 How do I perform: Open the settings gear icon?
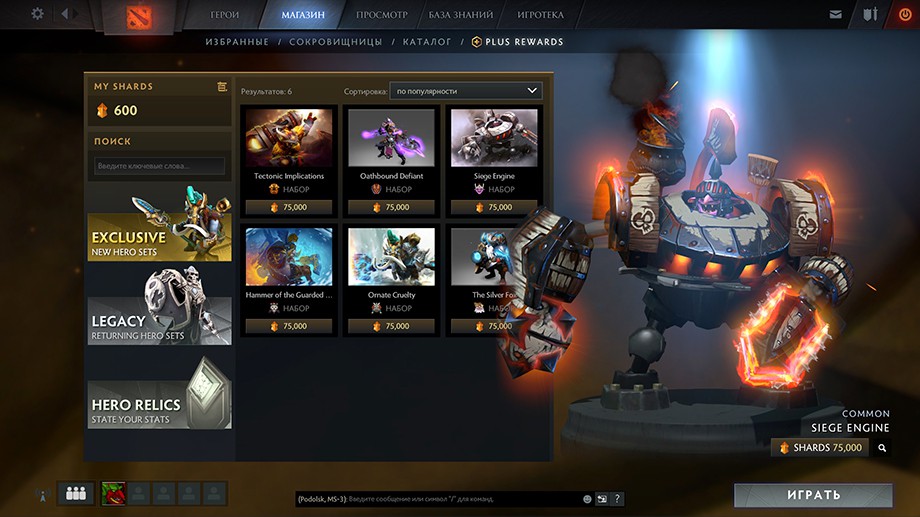(x=38, y=14)
